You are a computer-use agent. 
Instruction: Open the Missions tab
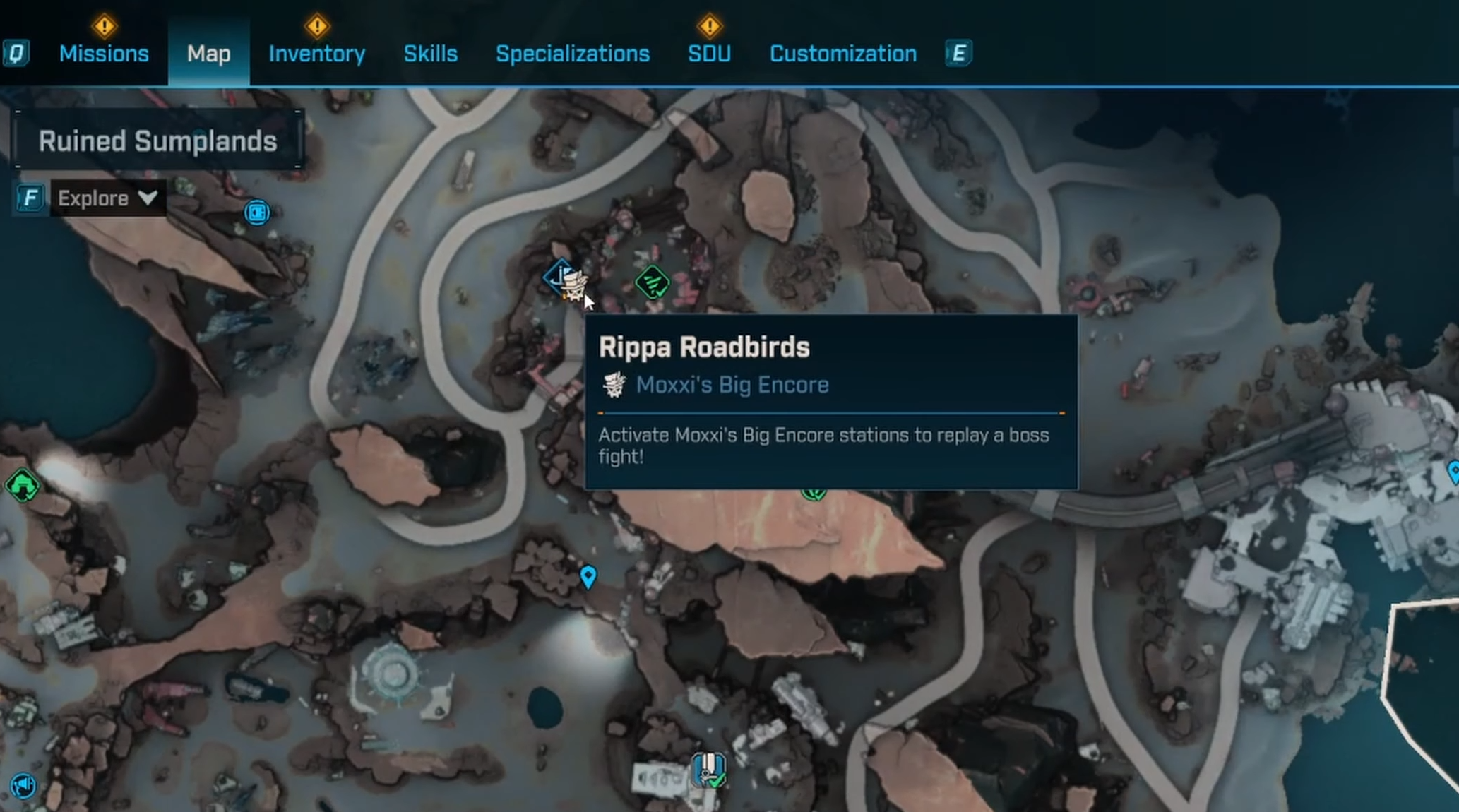click(104, 54)
